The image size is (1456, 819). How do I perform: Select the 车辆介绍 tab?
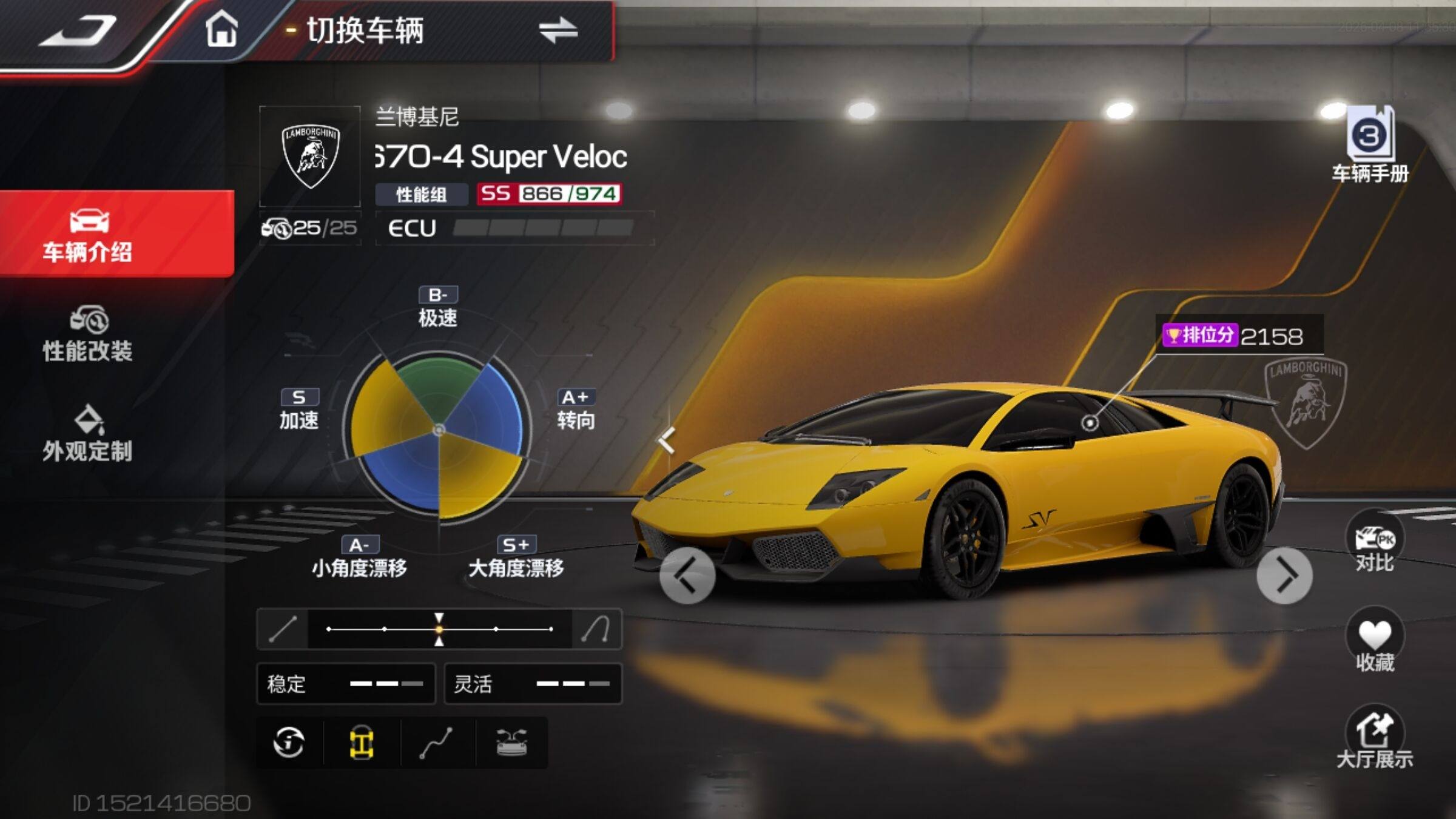click(89, 235)
